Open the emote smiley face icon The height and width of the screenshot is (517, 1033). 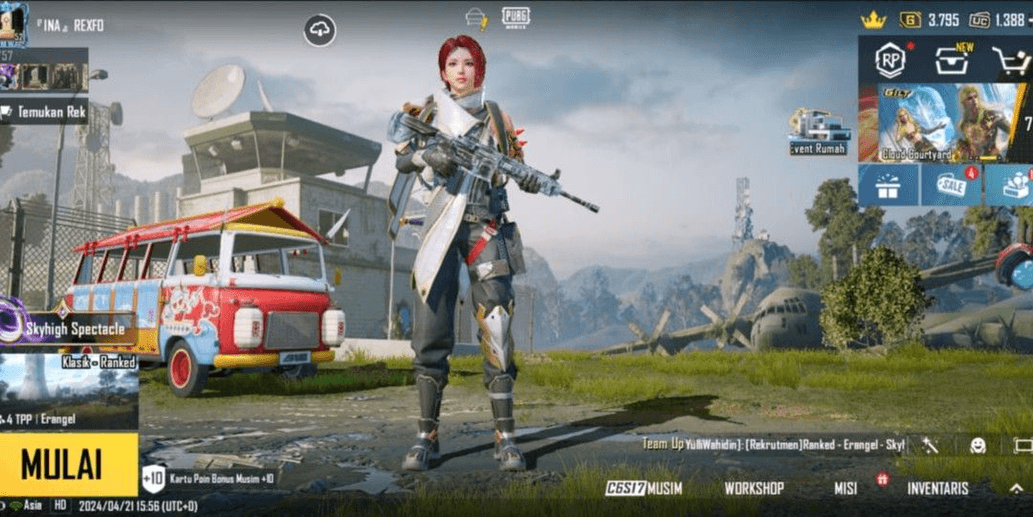click(x=977, y=445)
